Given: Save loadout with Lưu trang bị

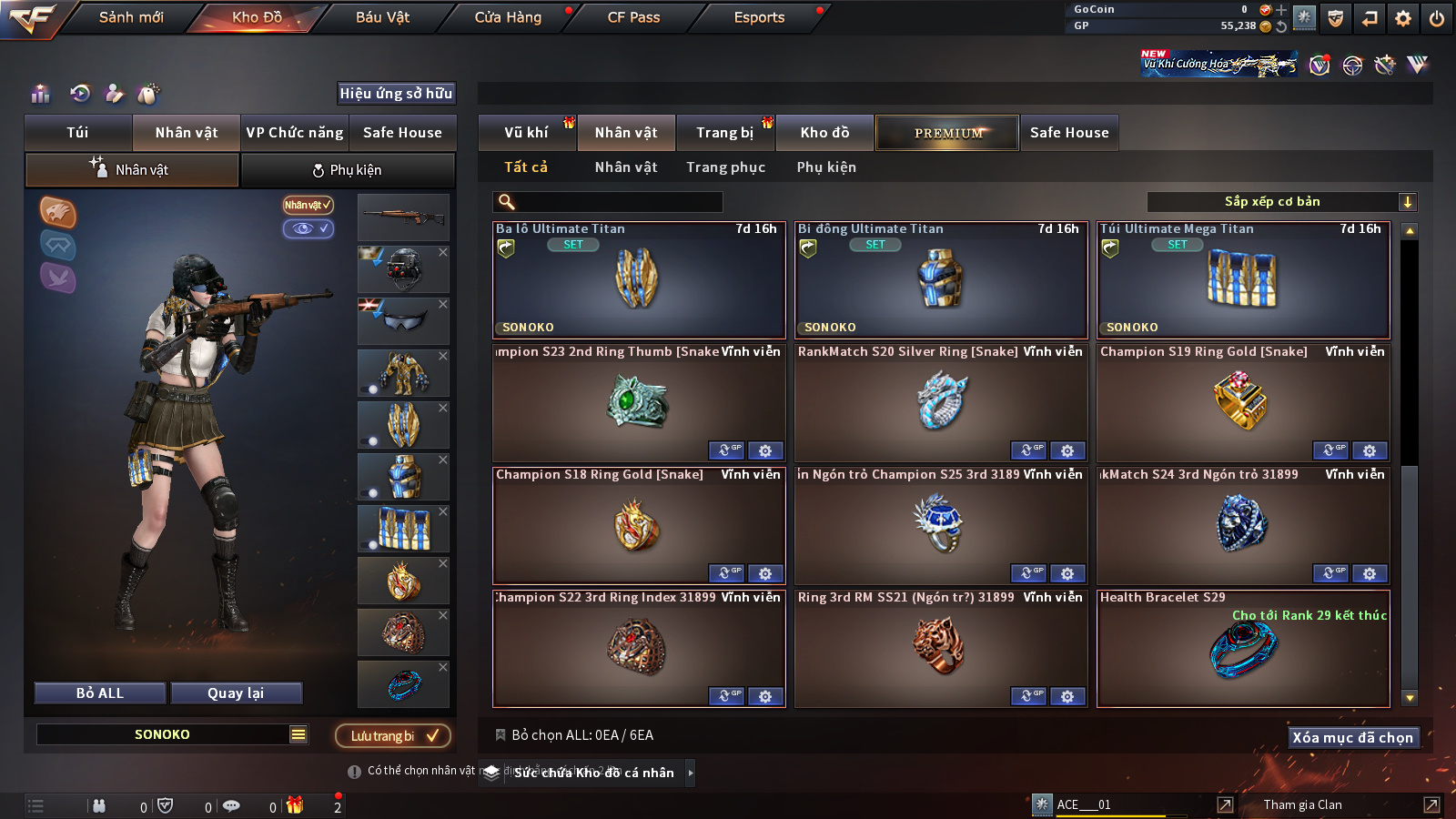Looking at the screenshot, I should click(393, 736).
